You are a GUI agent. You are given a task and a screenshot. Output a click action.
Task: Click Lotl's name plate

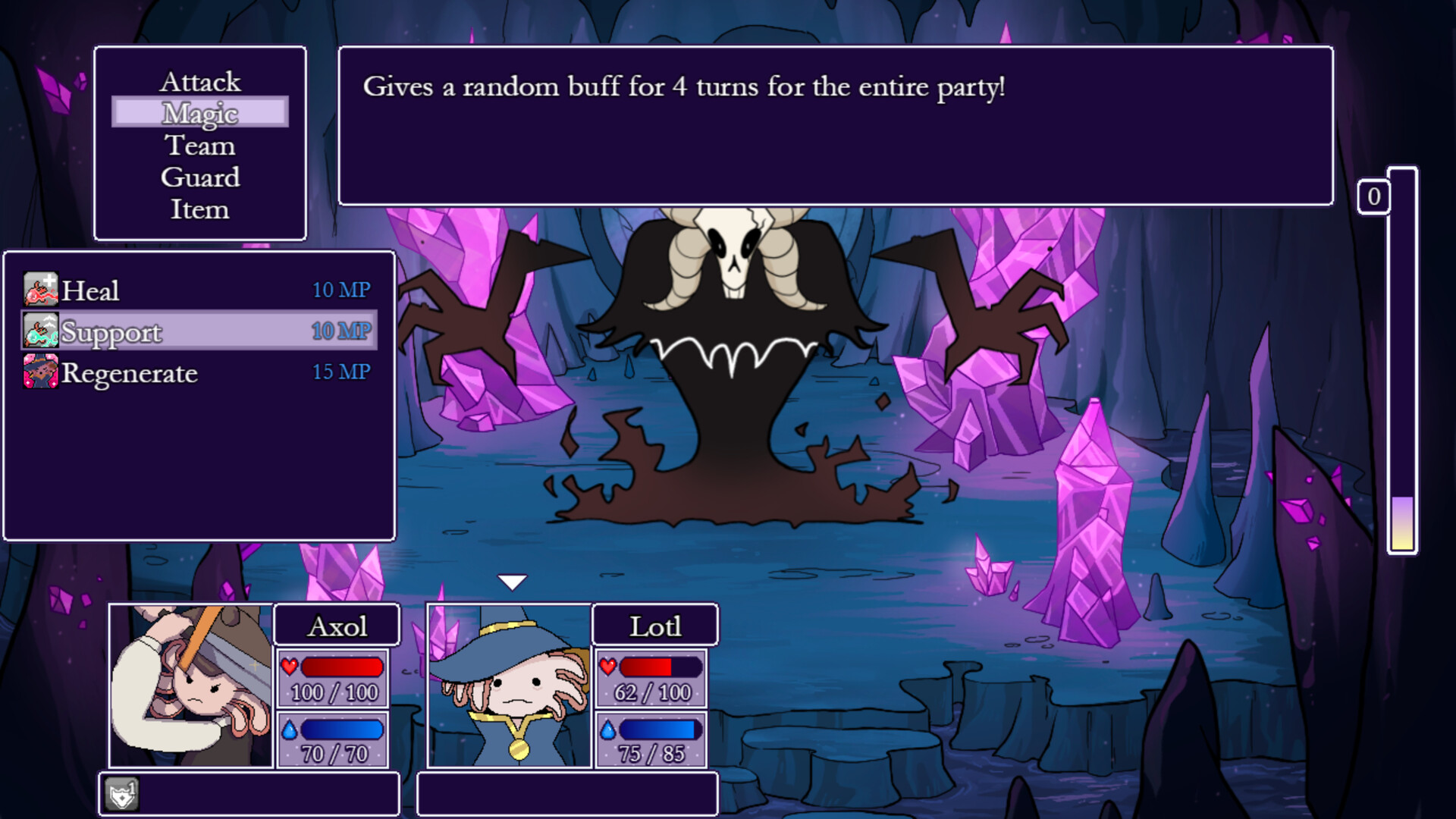point(654,625)
